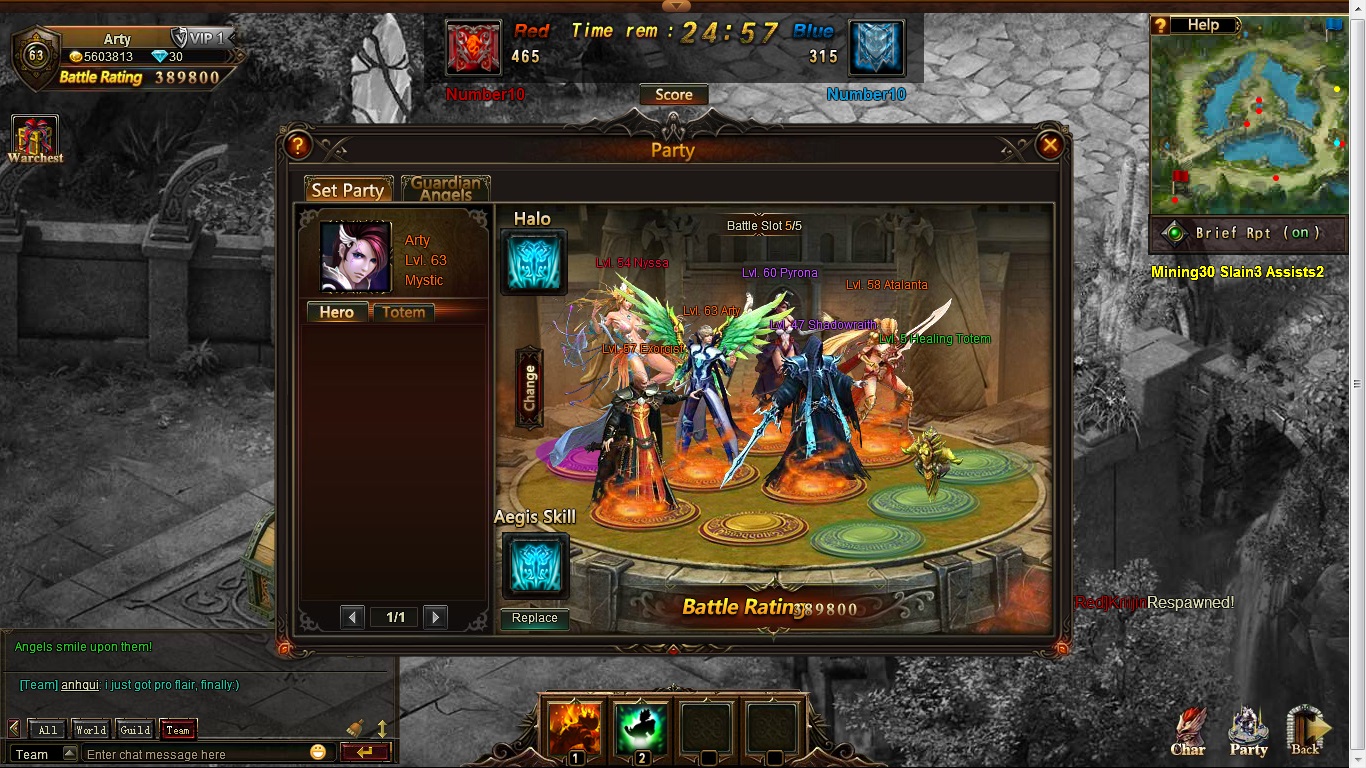1366x768 pixels.
Task: Replace the Aegis Skill
Action: 534,618
